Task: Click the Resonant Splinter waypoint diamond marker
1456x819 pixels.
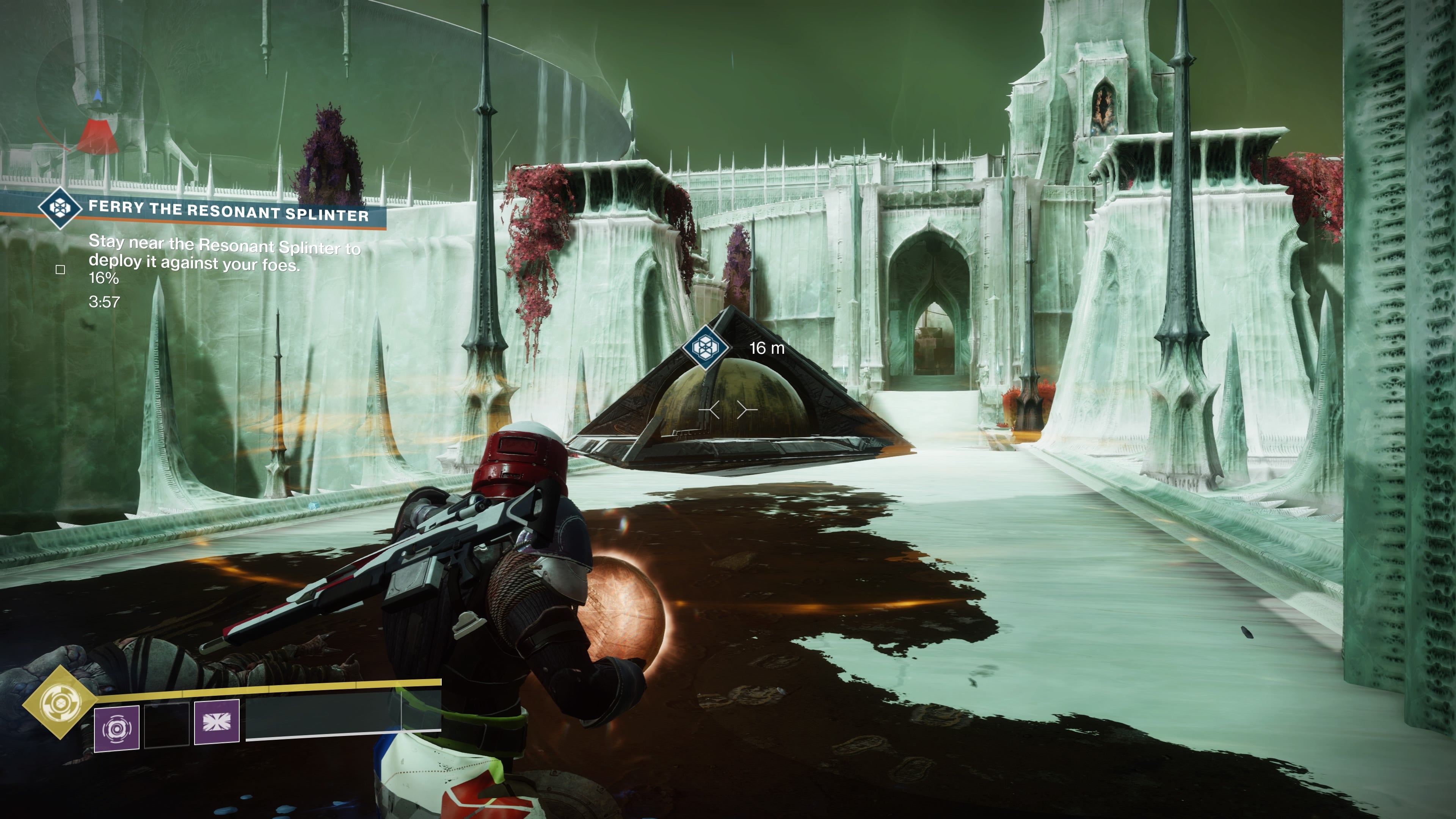Action: point(705,346)
